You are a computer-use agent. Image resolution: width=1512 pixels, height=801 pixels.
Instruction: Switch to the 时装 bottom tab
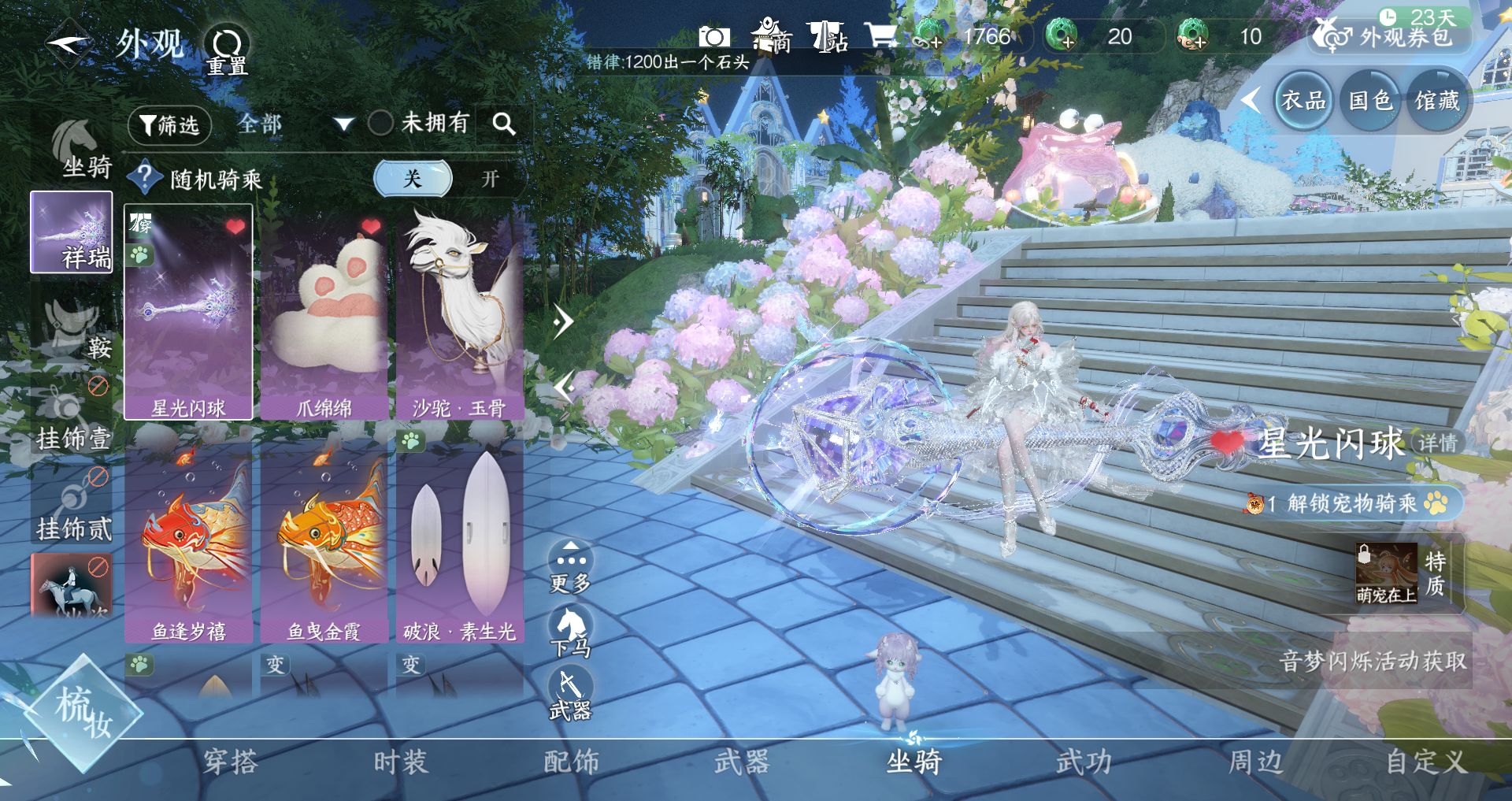point(400,762)
